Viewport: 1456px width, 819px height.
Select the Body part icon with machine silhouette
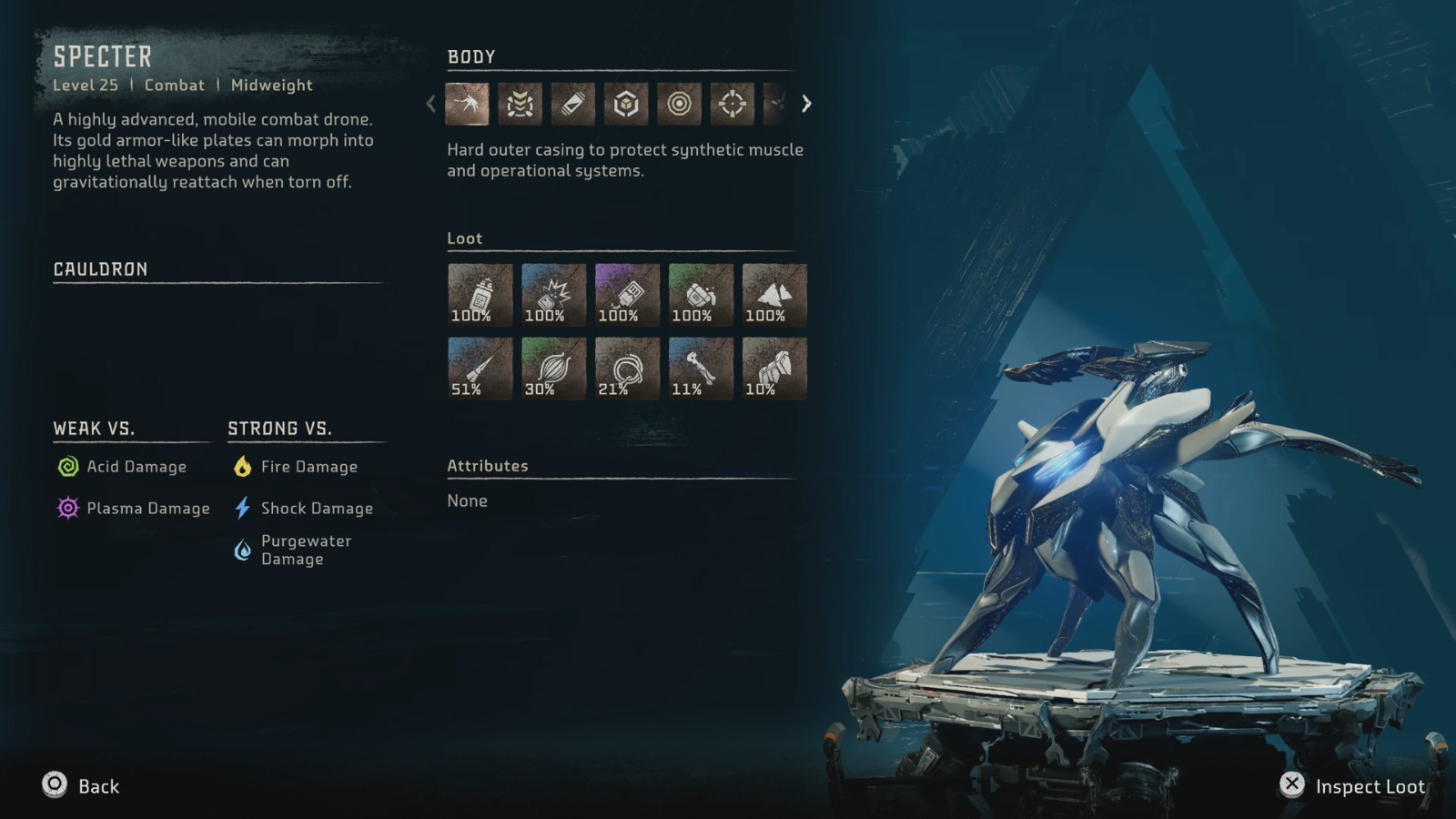(x=467, y=104)
